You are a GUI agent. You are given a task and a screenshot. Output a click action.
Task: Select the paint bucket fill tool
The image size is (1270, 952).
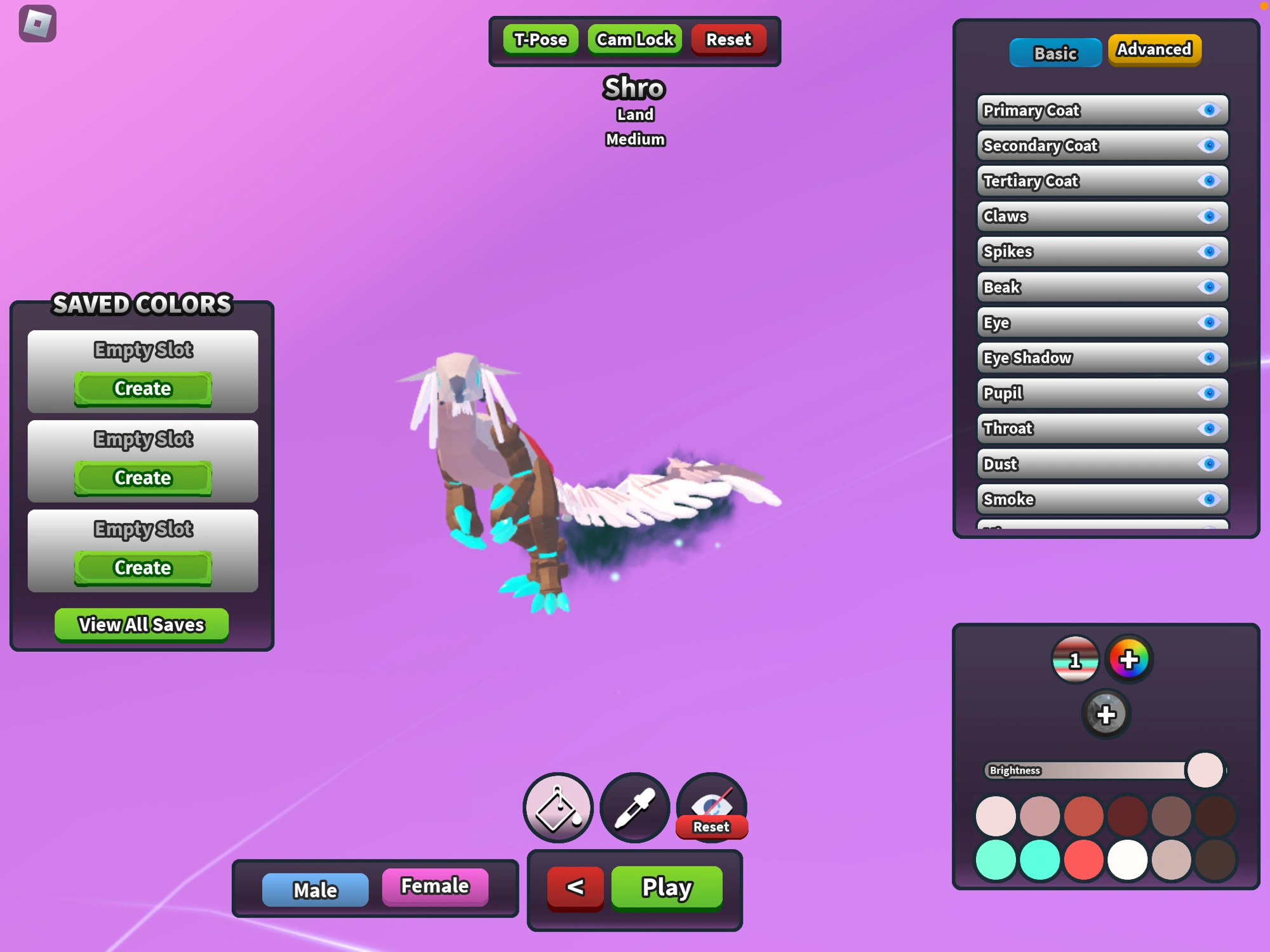558,807
